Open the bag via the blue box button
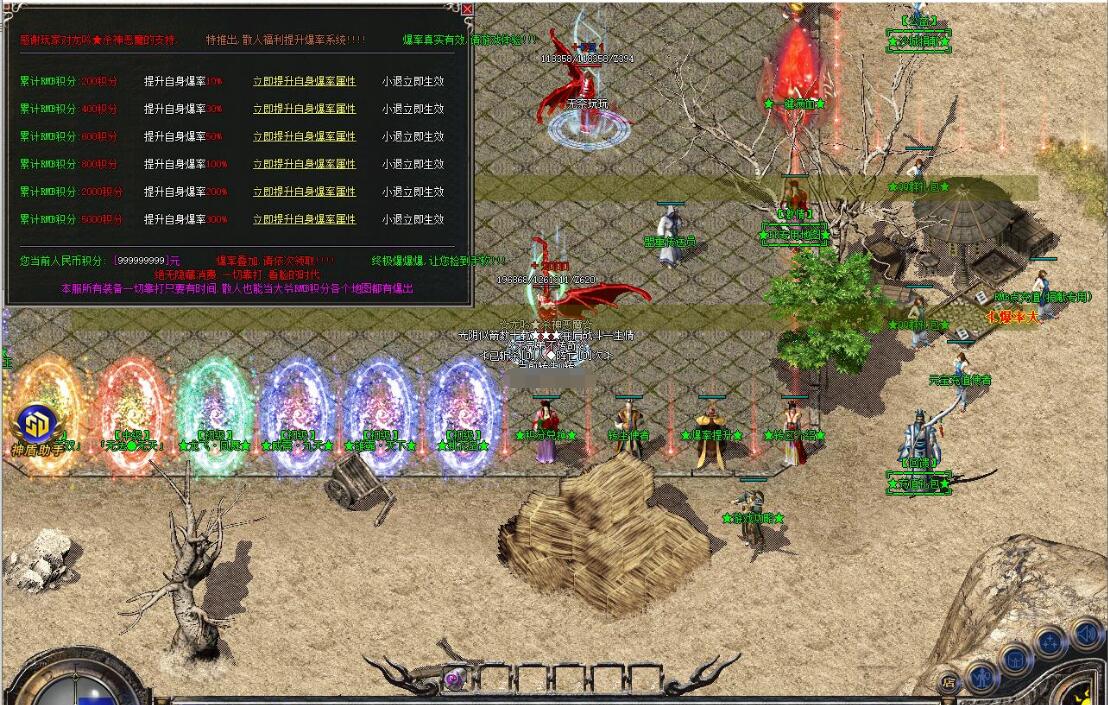The width and height of the screenshot is (1108, 705). pyautogui.click(x=1015, y=659)
